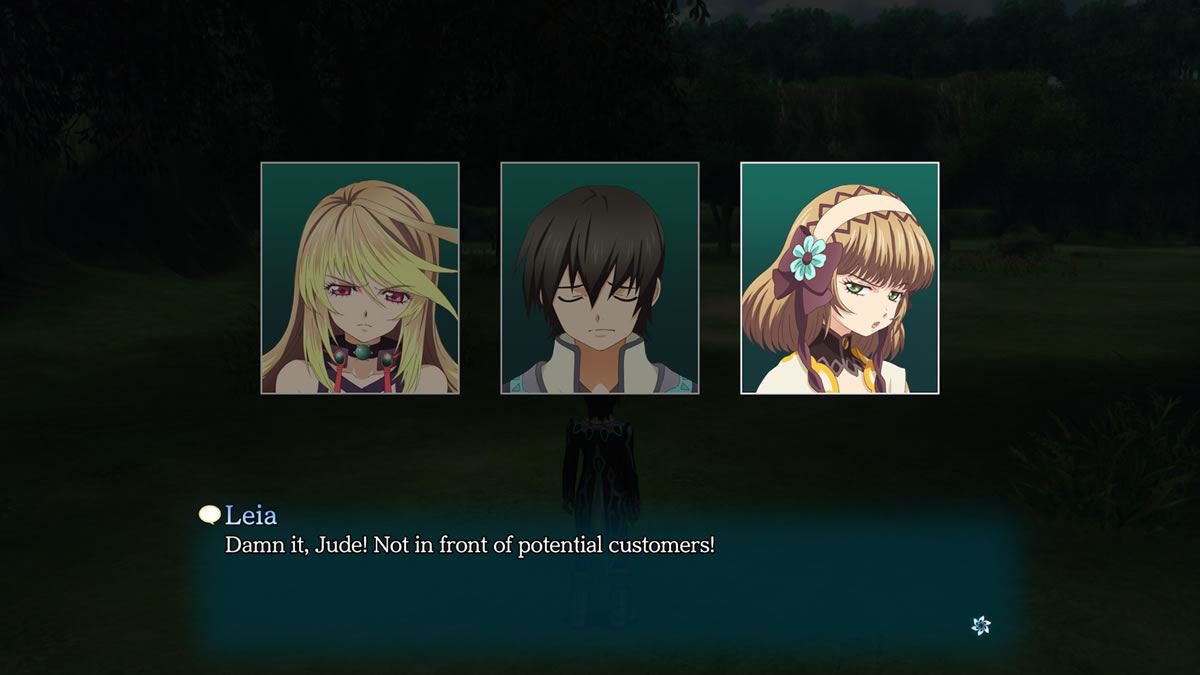Screen dimensions: 1200x675
Task: Select Leia's highlighted skit portrait
Action: pos(839,278)
